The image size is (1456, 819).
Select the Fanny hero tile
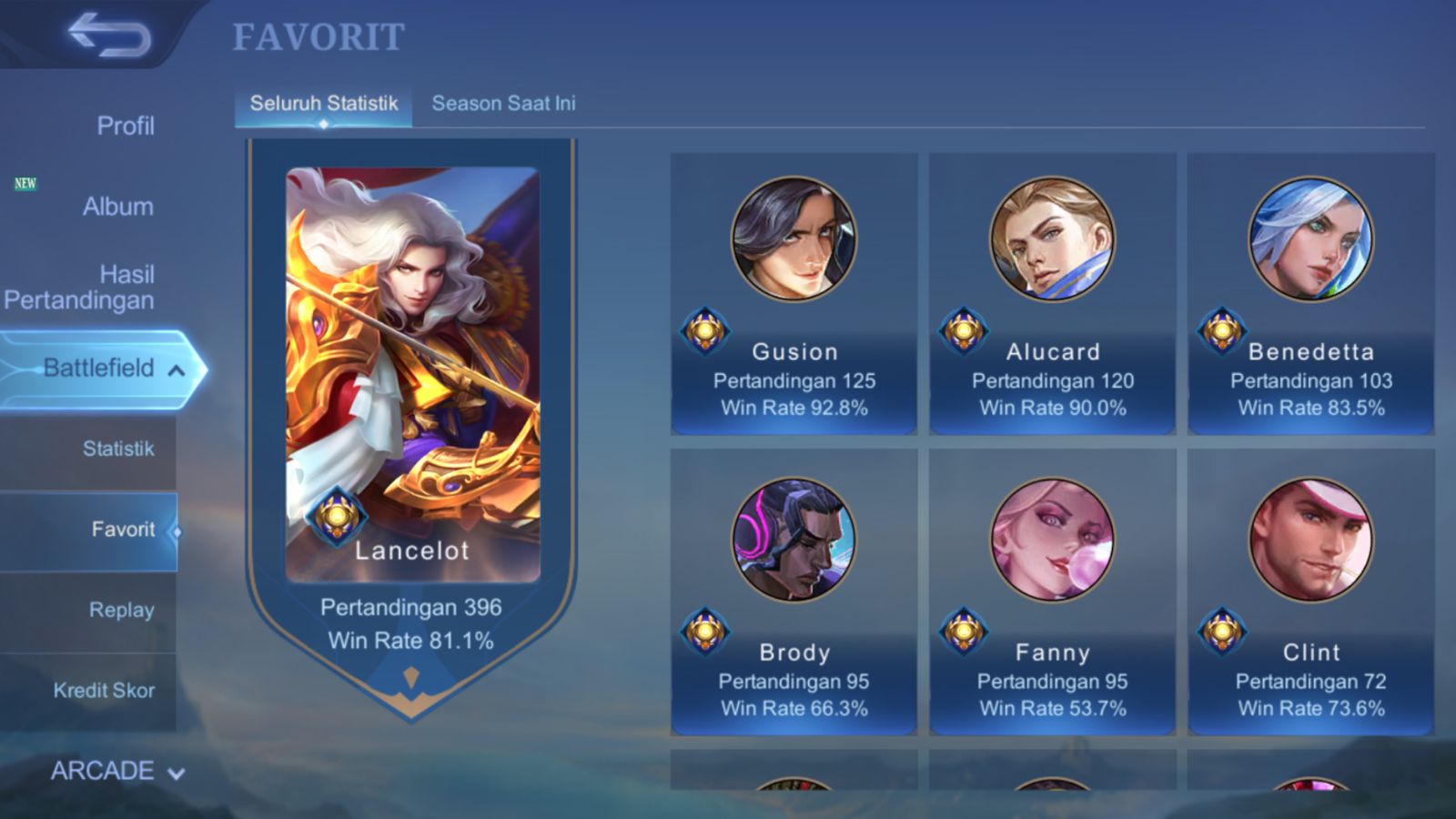click(x=1052, y=591)
